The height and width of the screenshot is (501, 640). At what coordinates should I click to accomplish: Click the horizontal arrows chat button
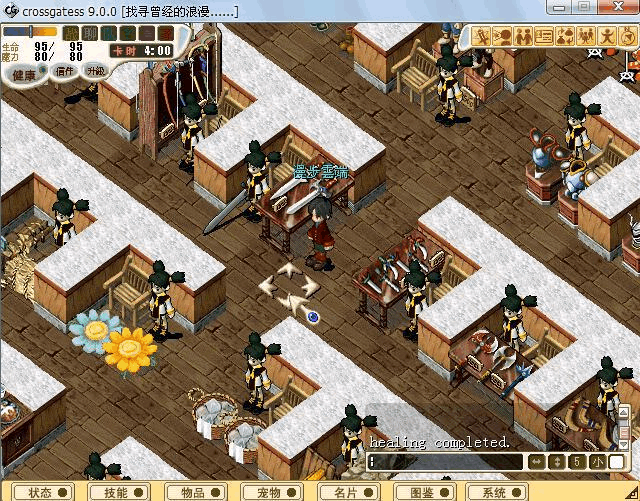536,462
